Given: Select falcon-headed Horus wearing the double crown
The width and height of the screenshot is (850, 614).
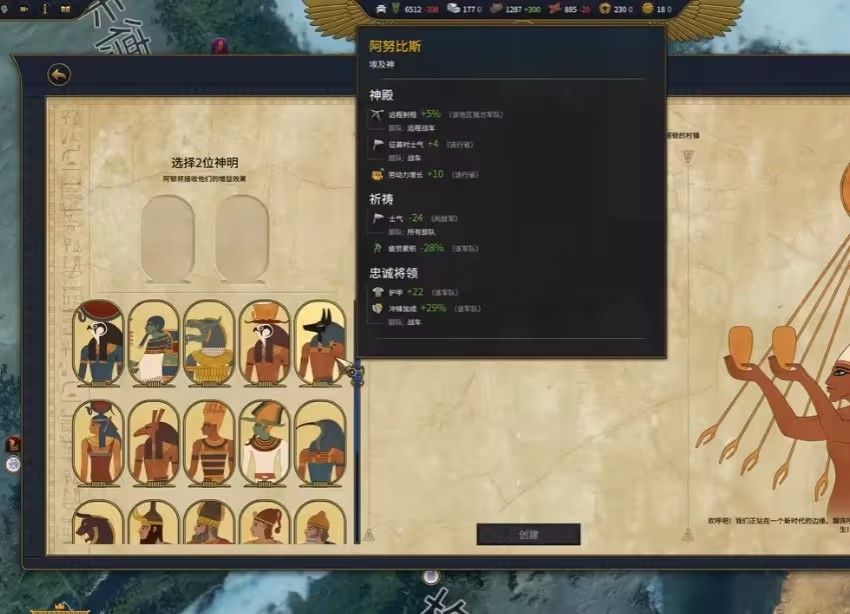Looking at the screenshot, I should tap(265, 343).
